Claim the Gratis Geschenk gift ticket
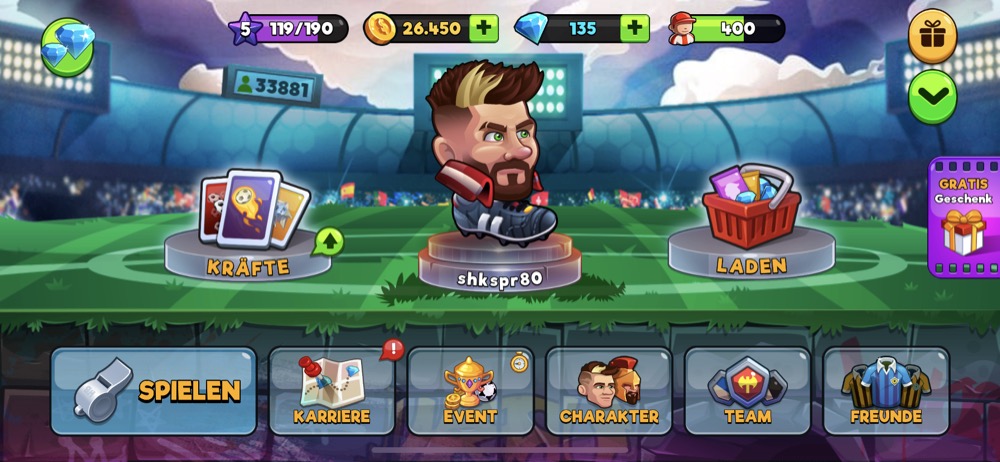Screen dimensions: 1000x462 coord(963,216)
